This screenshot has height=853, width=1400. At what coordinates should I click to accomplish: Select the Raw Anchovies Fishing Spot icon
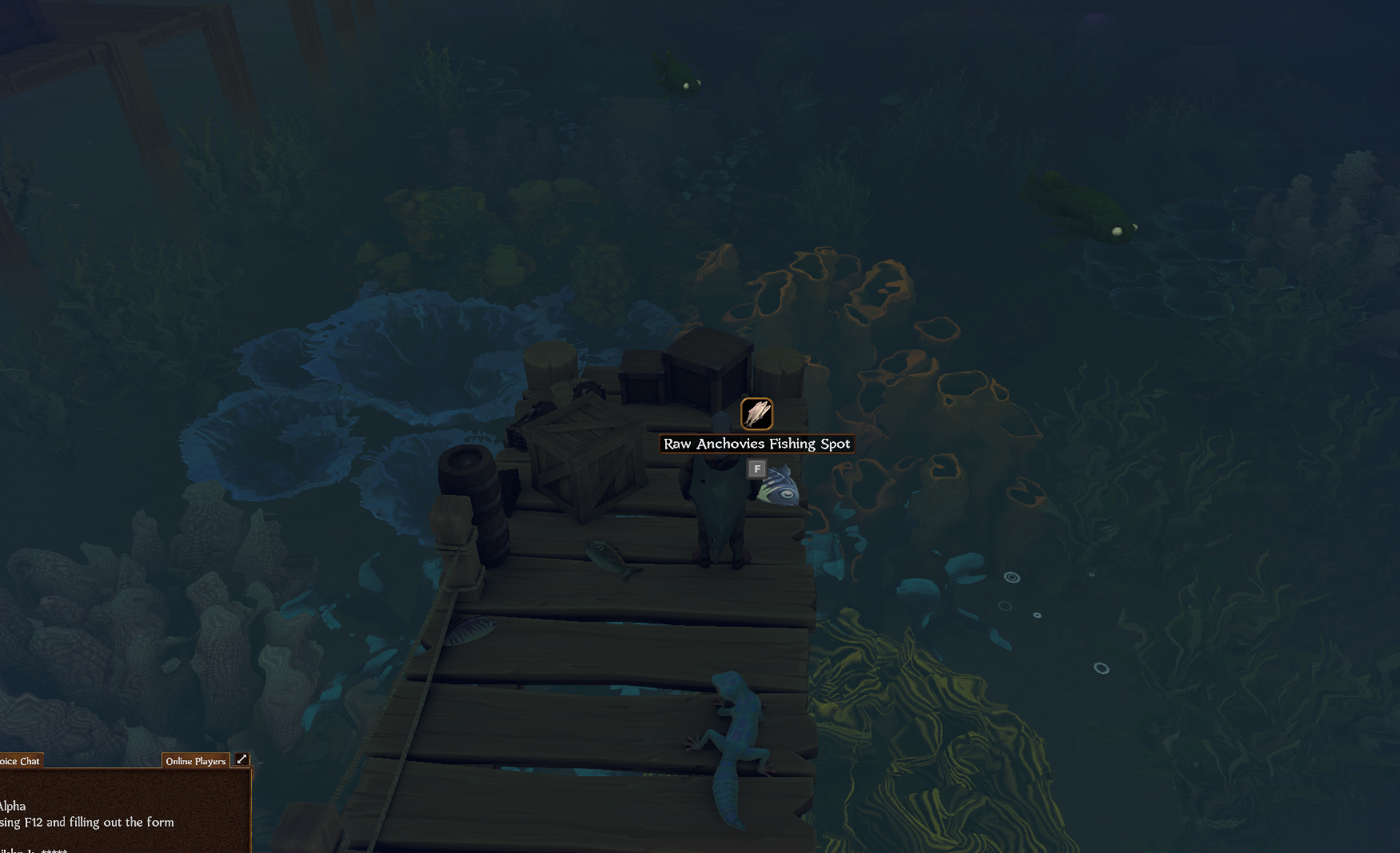coord(756,414)
